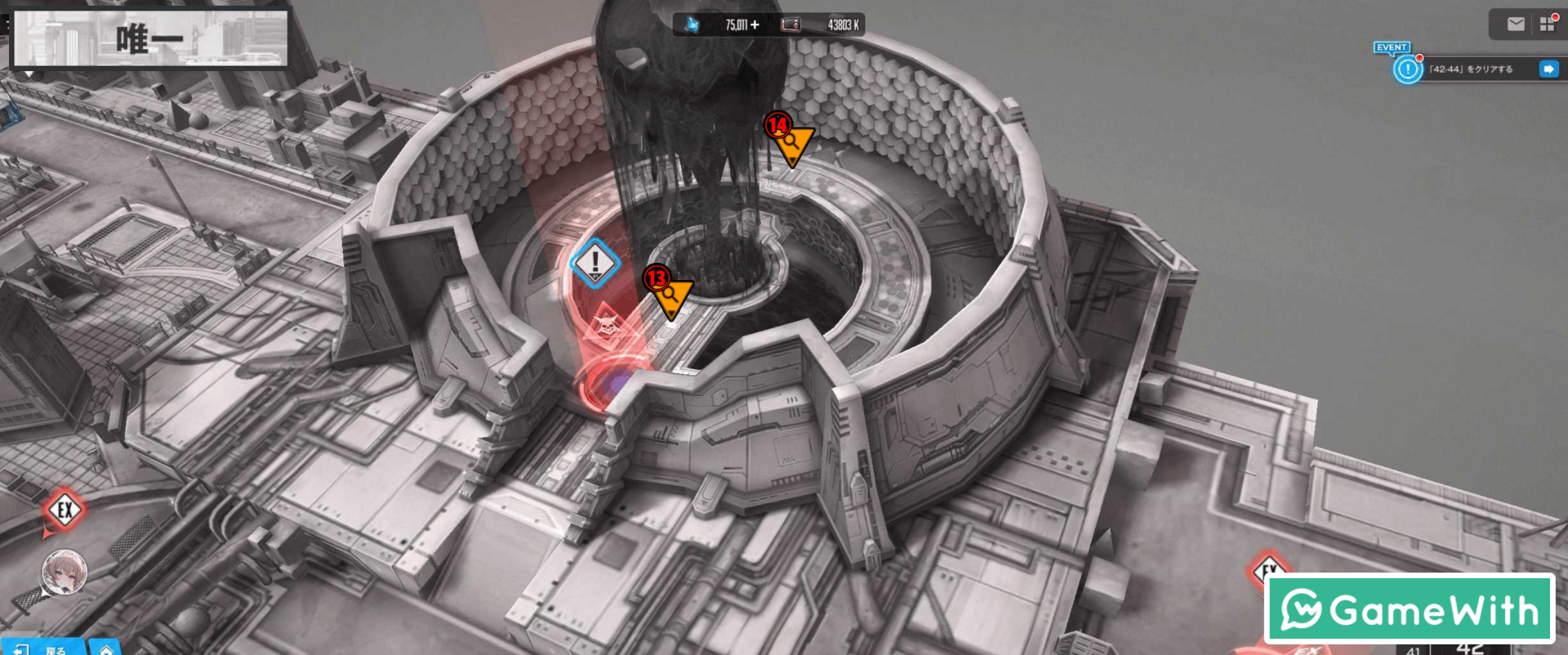Open the 唯一 chapter title banner
Screen dimensions: 1568x655
149,38
